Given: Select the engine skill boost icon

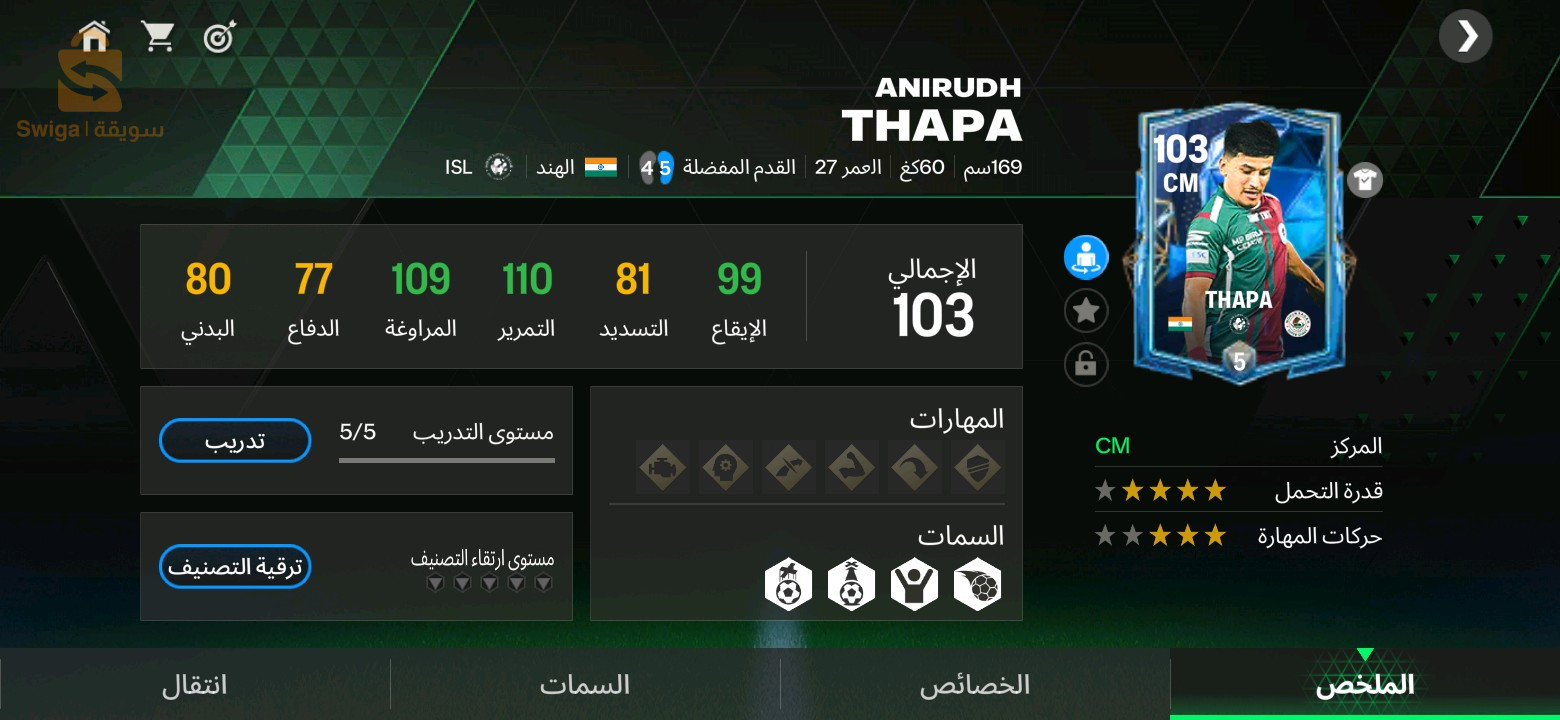Looking at the screenshot, I should (663, 467).
